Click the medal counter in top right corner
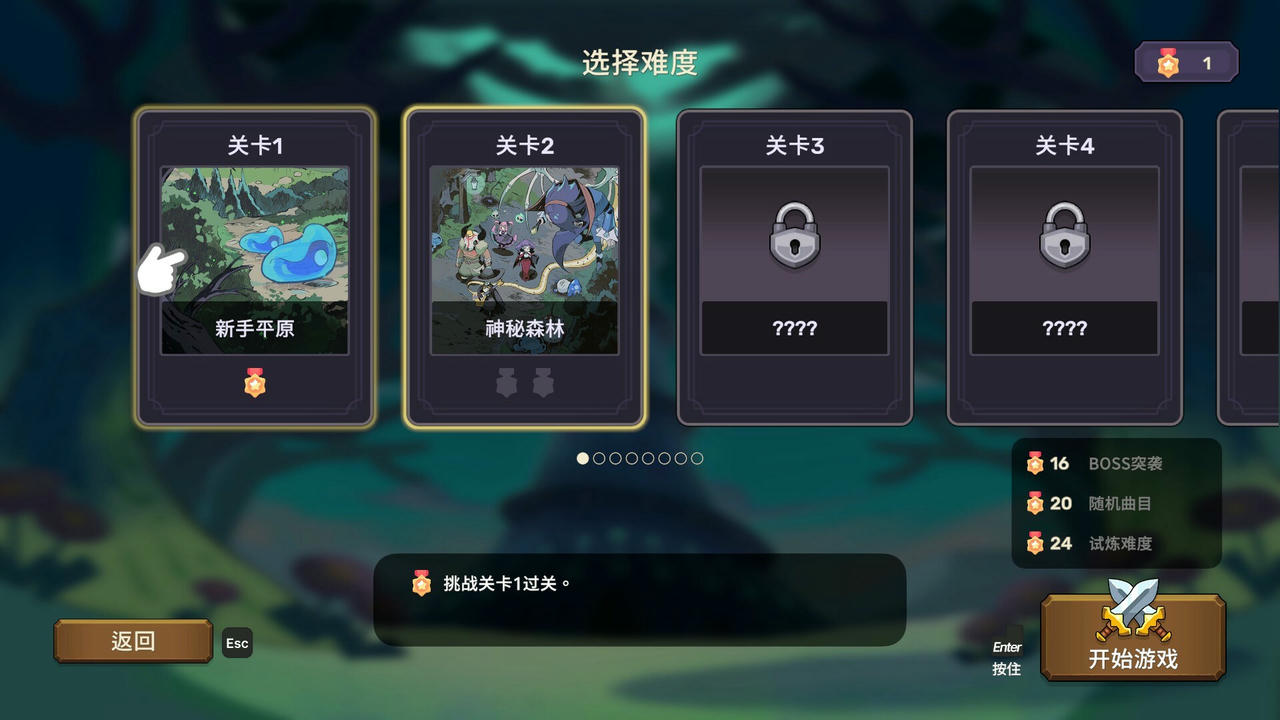Image resolution: width=1280 pixels, height=720 pixels. pyautogui.click(x=1187, y=61)
